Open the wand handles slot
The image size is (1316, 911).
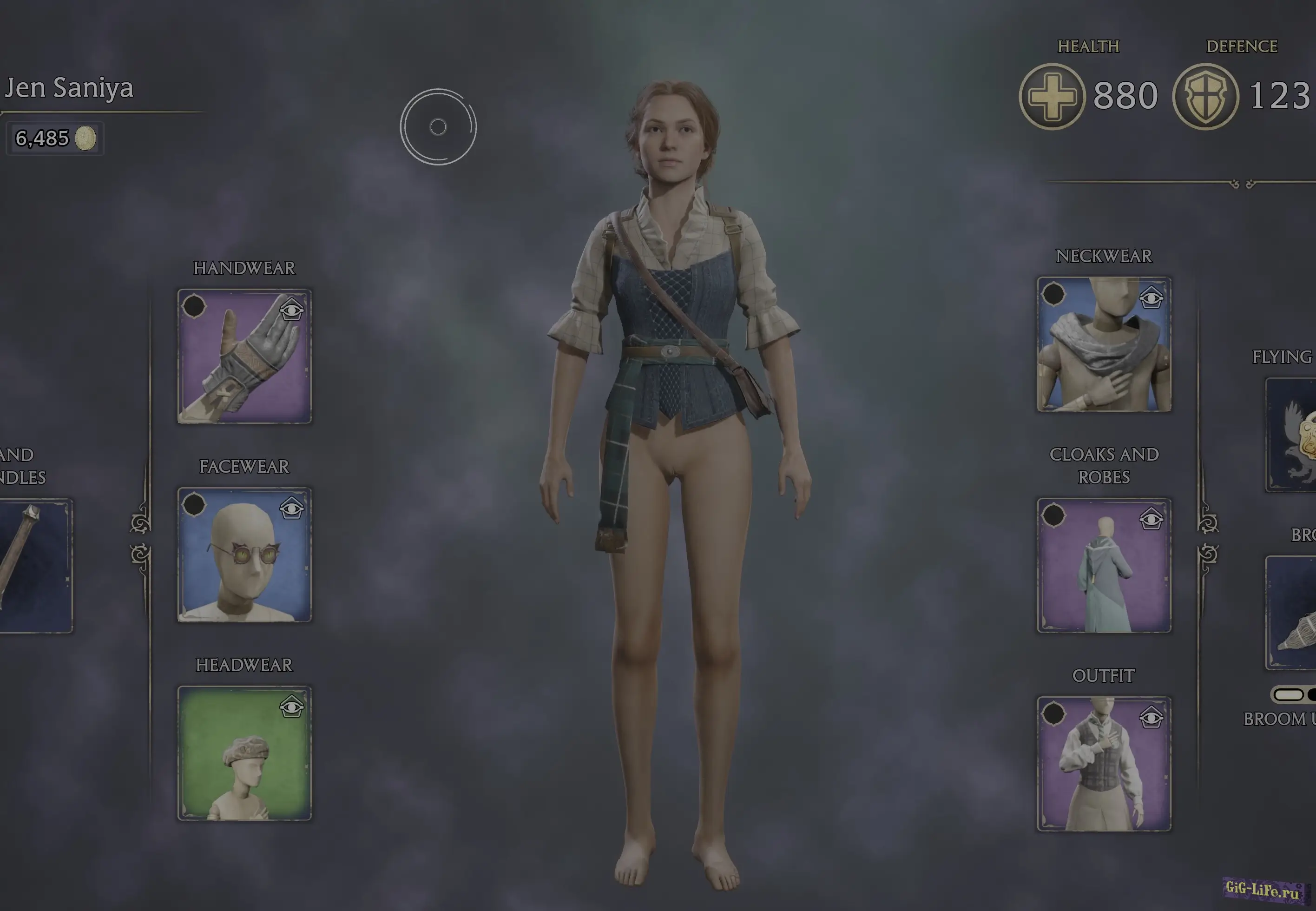coord(34,566)
